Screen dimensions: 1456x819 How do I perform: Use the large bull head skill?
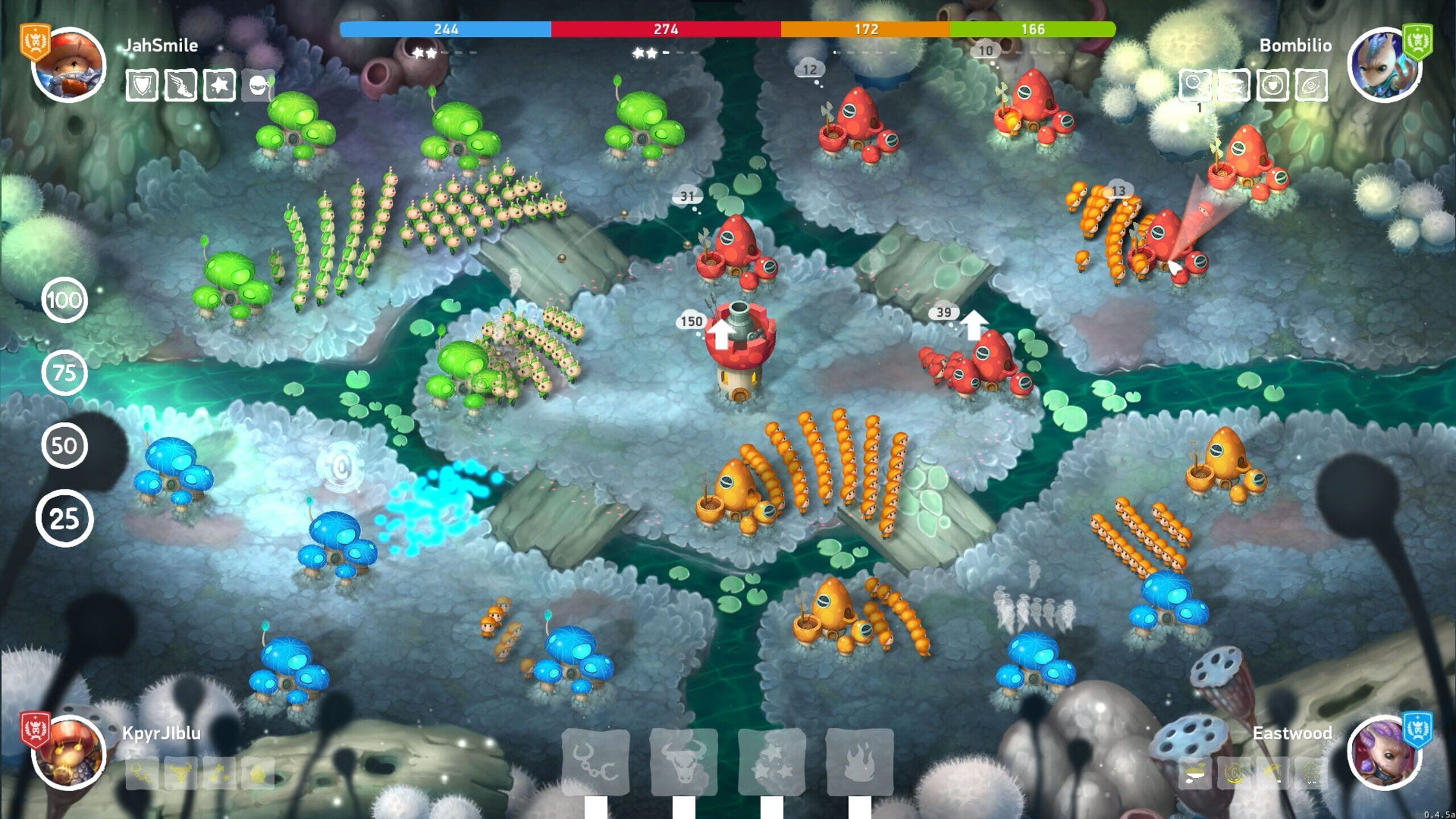[x=683, y=762]
